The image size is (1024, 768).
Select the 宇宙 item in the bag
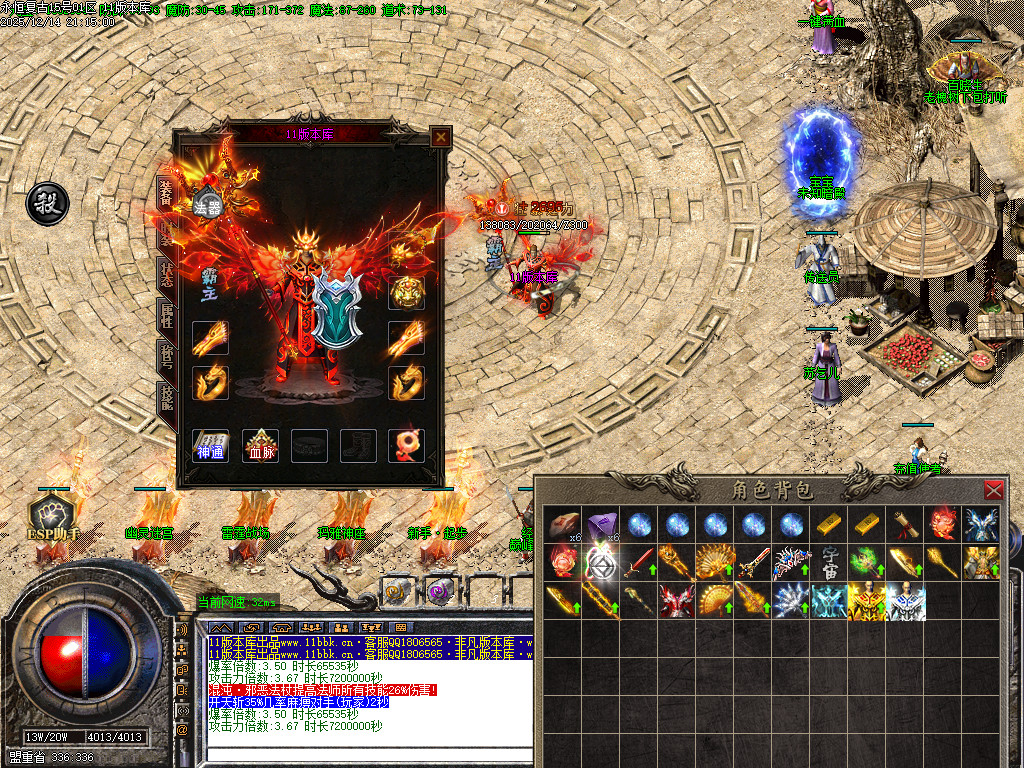(831, 562)
